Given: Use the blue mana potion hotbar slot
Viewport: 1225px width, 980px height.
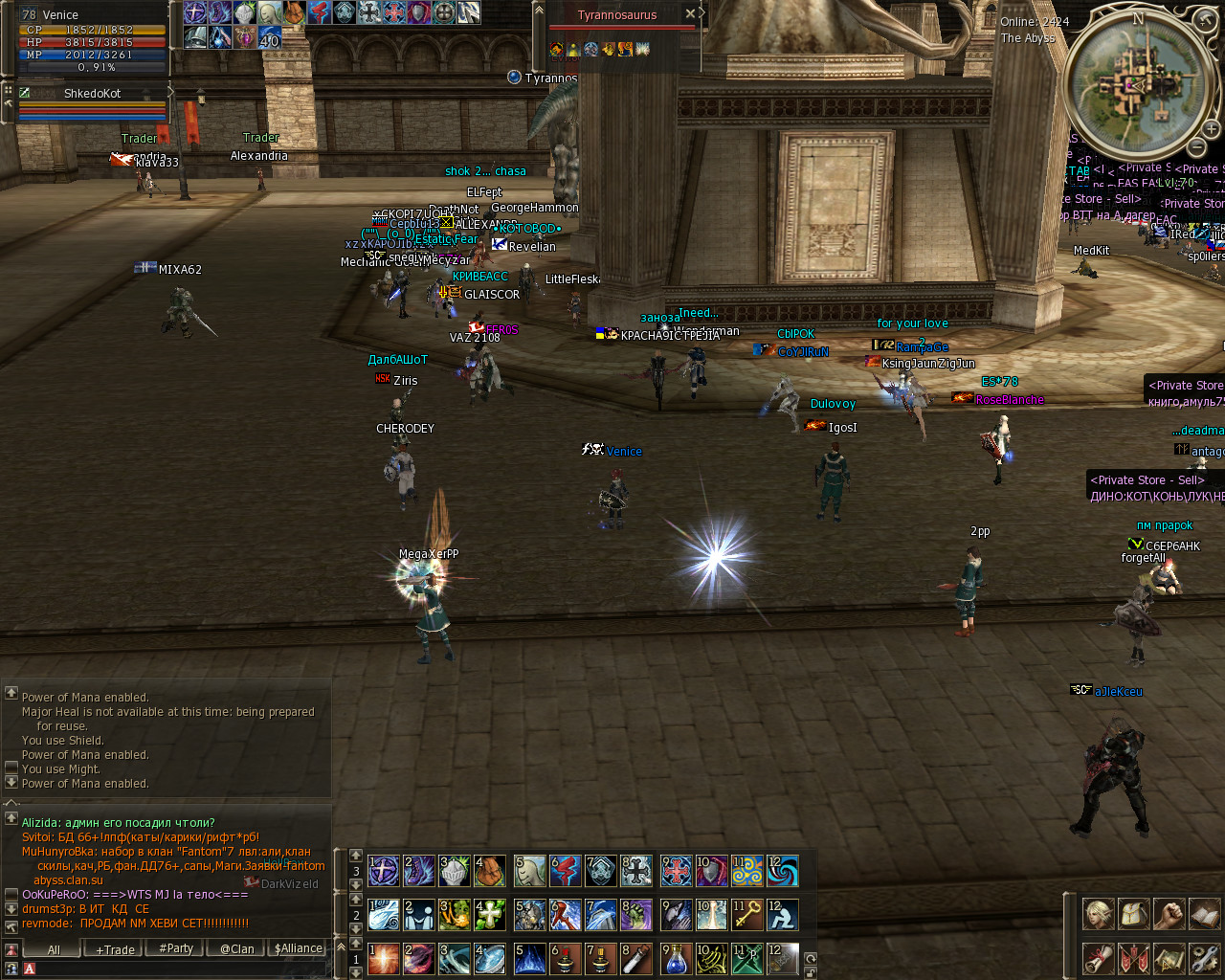Looking at the screenshot, I should pyautogui.click(x=676, y=959).
